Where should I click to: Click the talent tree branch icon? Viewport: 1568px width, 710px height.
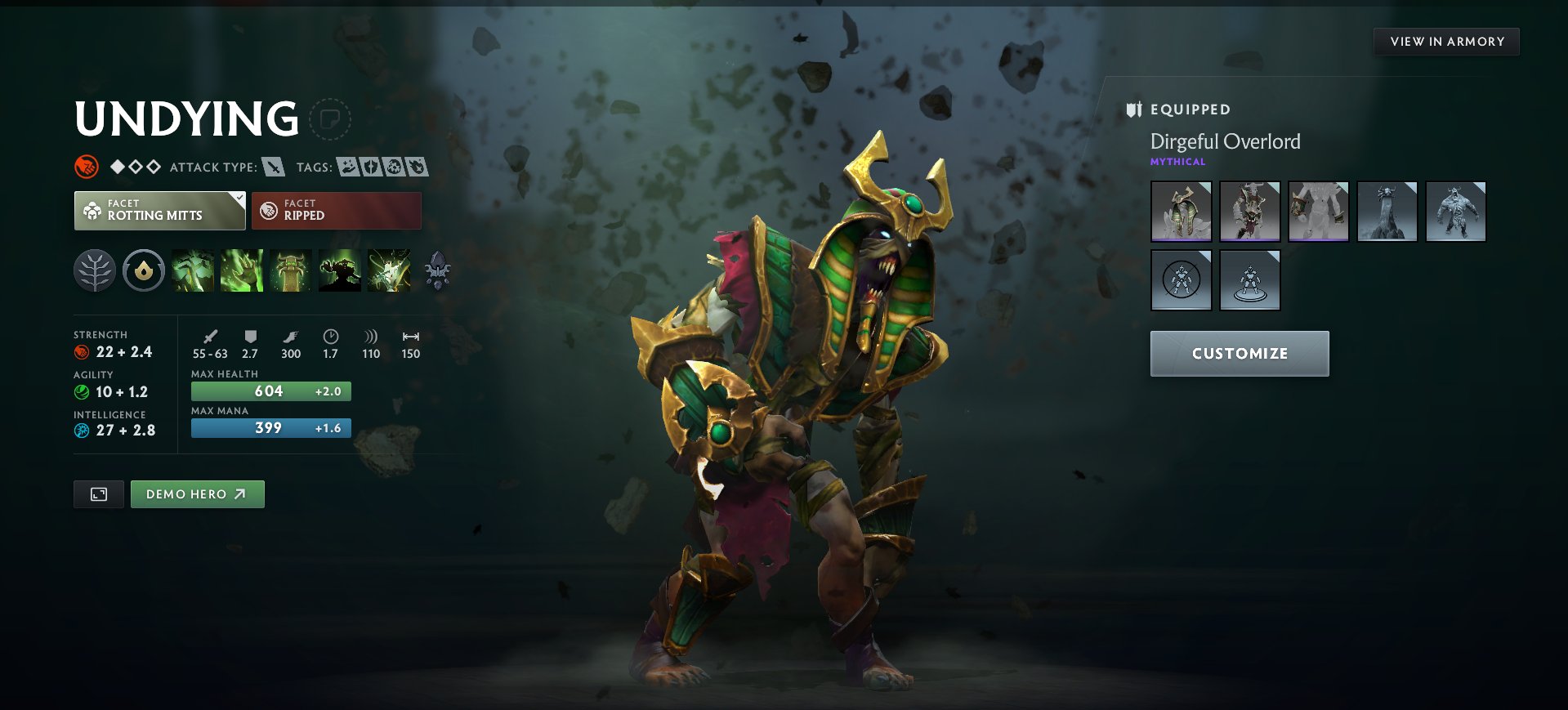coord(94,270)
